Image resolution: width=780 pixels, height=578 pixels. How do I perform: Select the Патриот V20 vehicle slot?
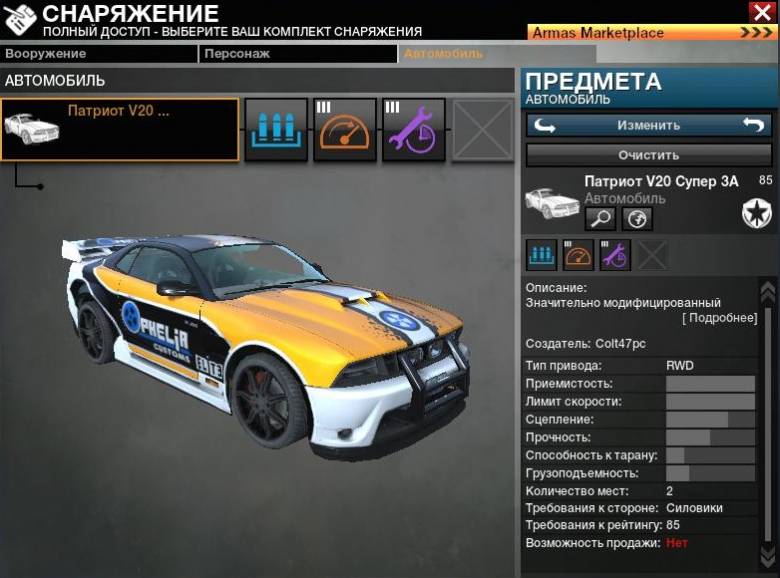pyautogui.click(x=120, y=129)
